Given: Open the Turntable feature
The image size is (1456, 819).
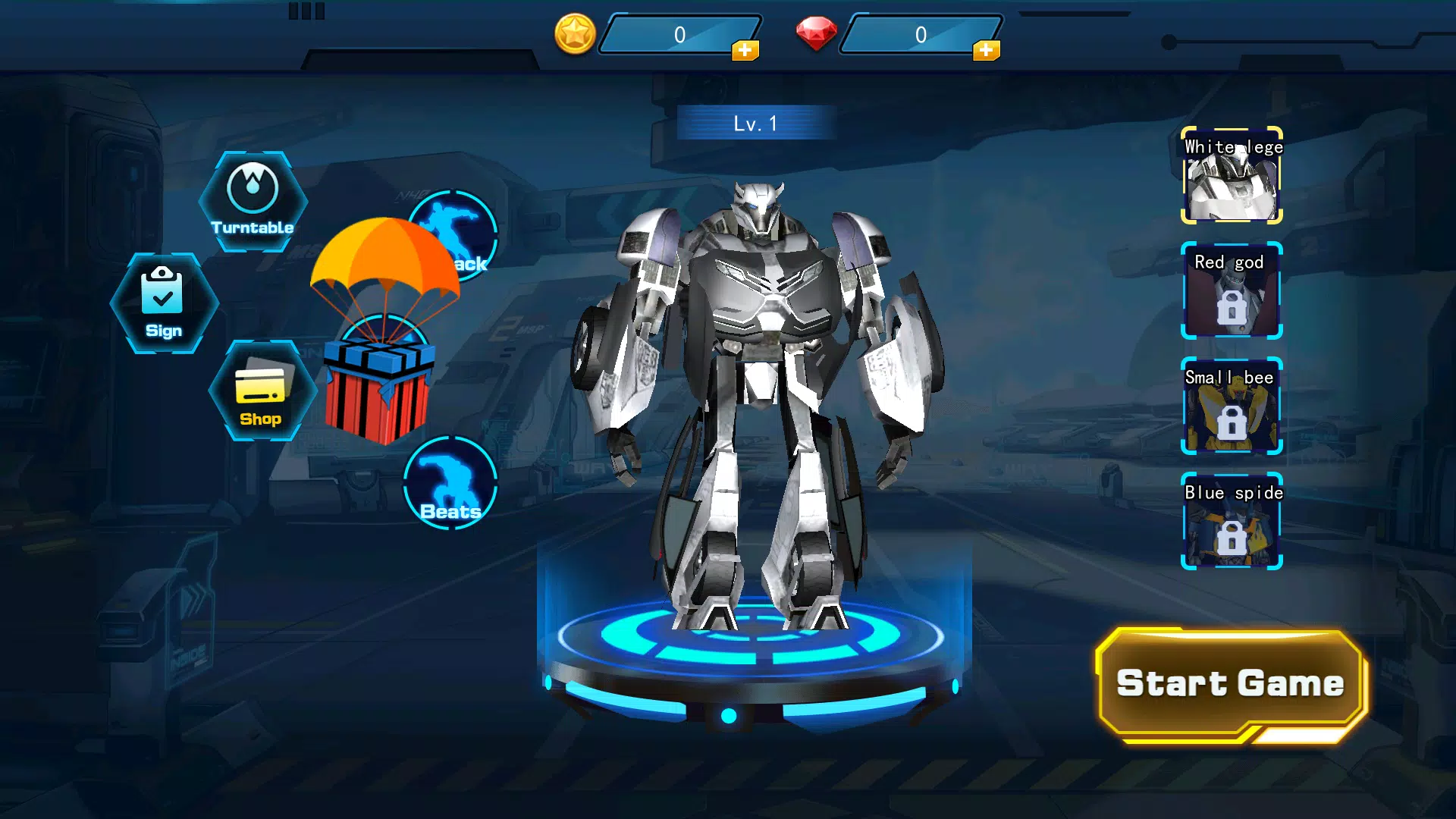Looking at the screenshot, I should point(253,199).
